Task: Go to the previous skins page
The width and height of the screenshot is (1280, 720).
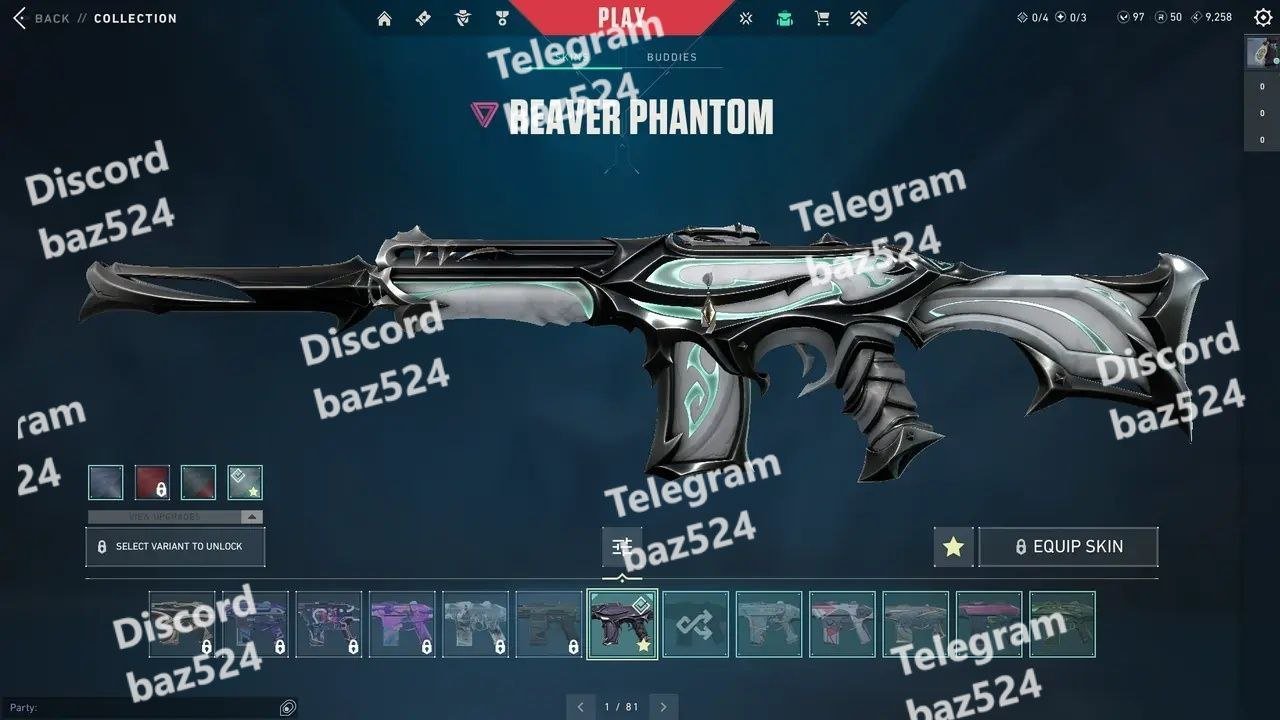Action: tap(580, 707)
